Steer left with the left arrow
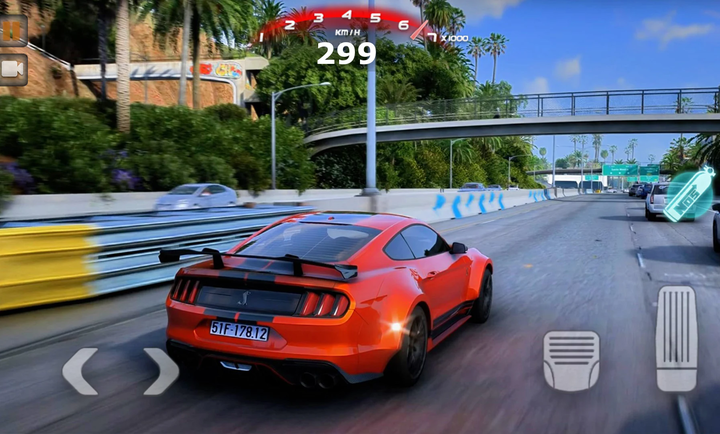720x434 pixels. pos(80,371)
